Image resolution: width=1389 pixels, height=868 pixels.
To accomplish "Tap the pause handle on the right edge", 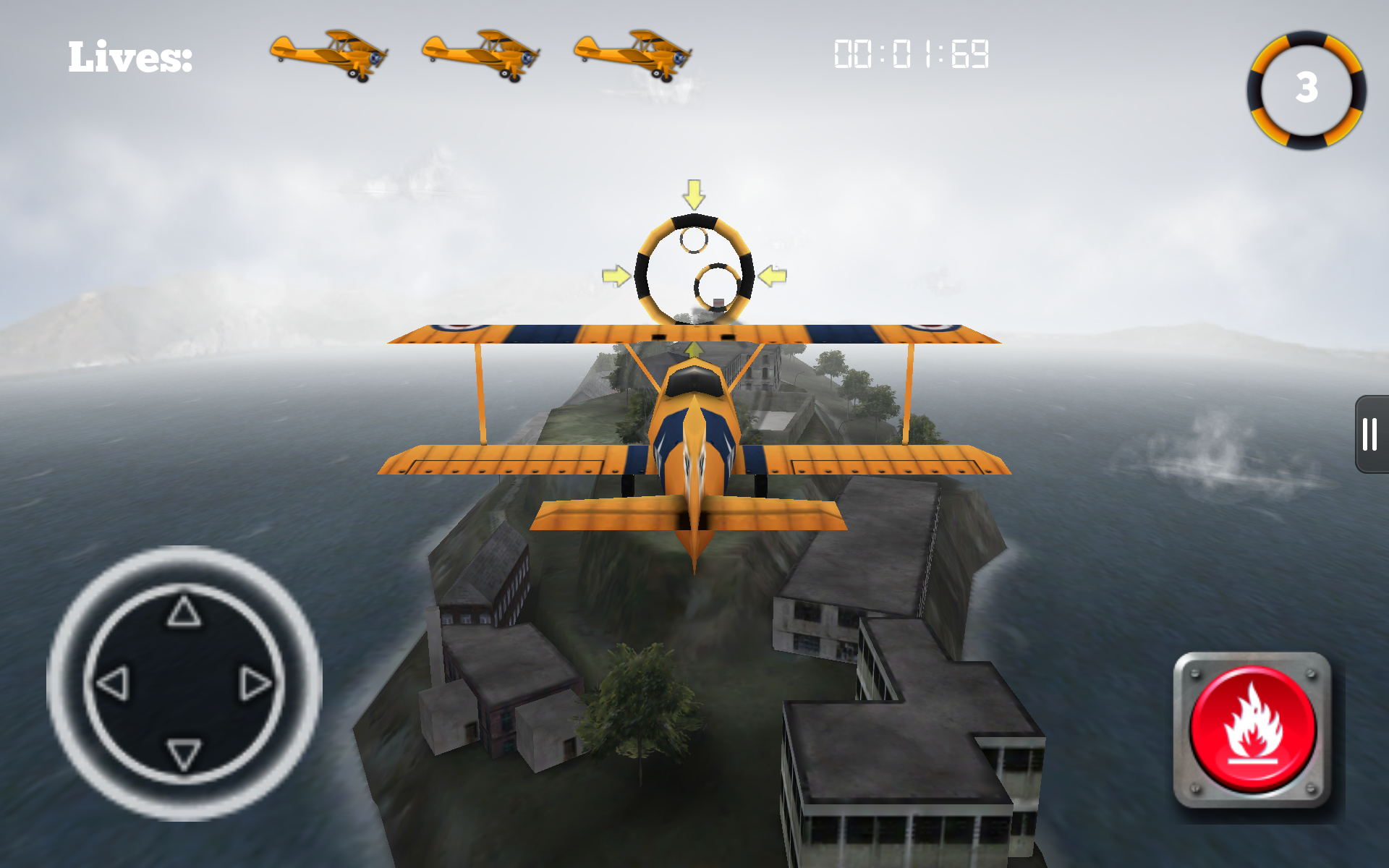I will (x=1371, y=434).
